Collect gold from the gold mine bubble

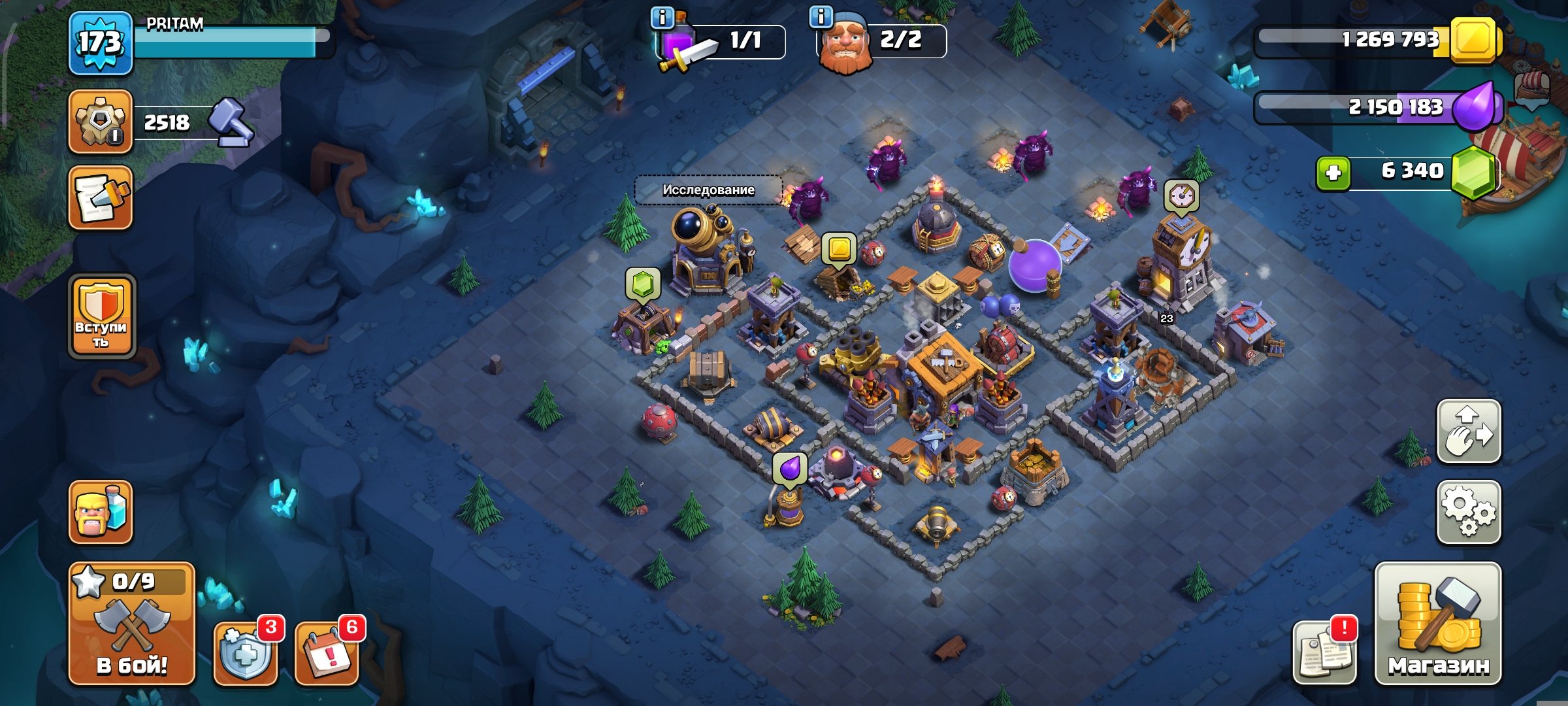[x=840, y=250]
